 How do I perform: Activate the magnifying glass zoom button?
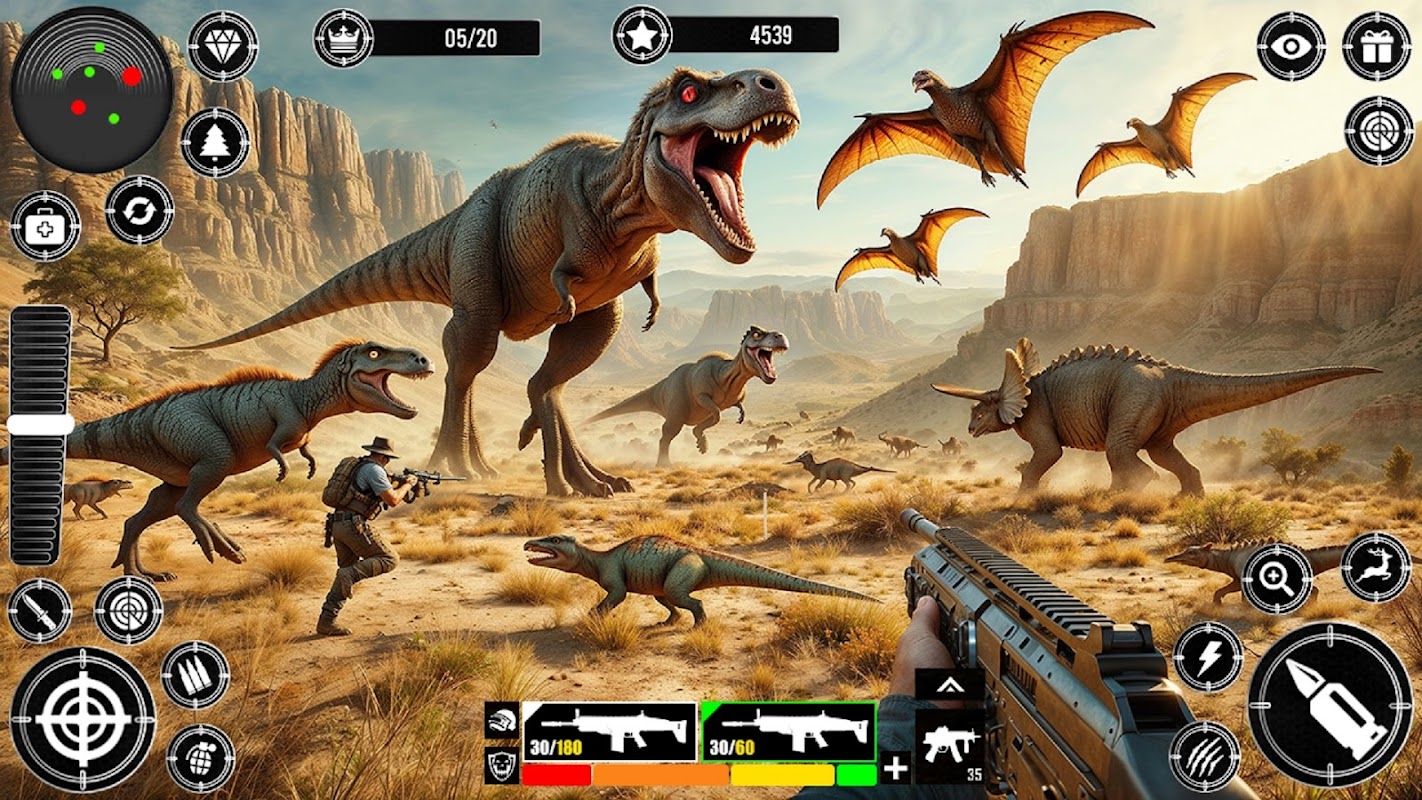(1277, 578)
